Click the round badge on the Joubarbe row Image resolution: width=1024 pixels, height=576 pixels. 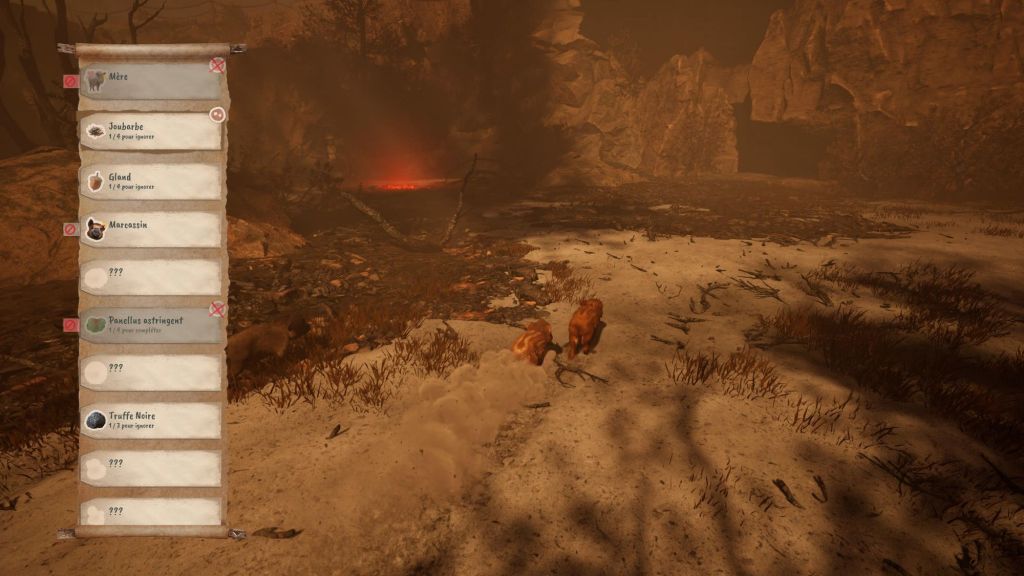[x=217, y=115]
